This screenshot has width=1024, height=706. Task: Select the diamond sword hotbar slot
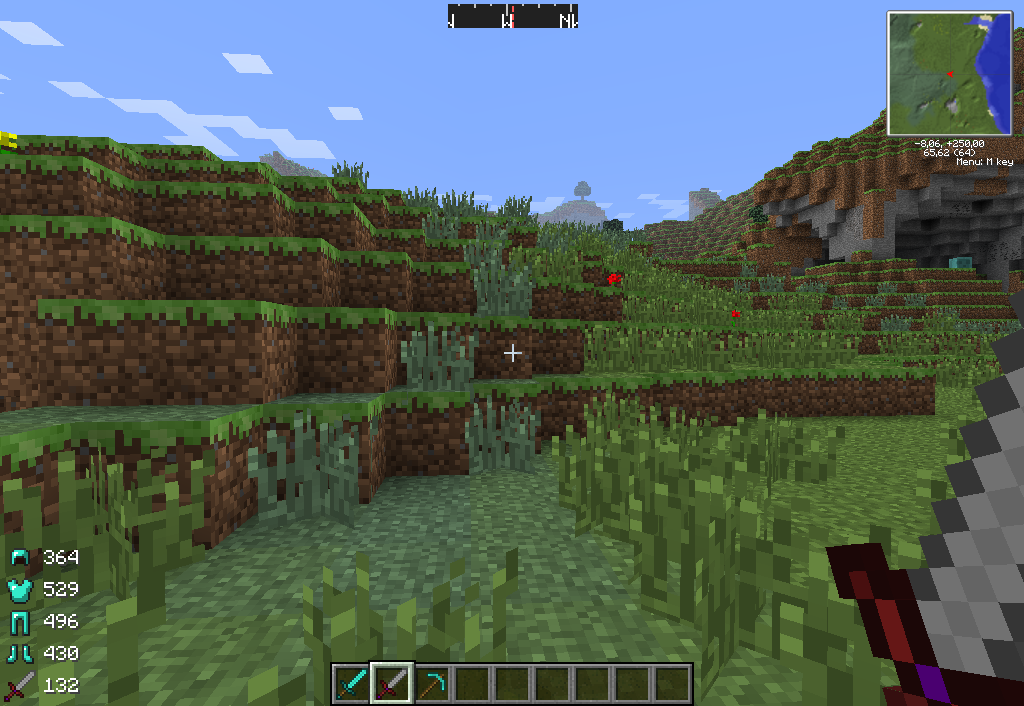point(351,684)
